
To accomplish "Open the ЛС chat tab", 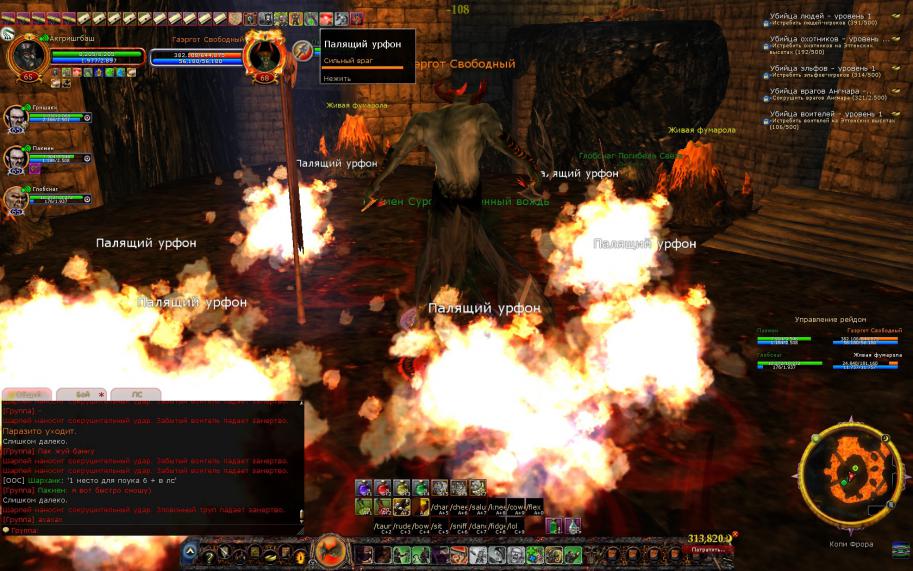I will click(136, 394).
